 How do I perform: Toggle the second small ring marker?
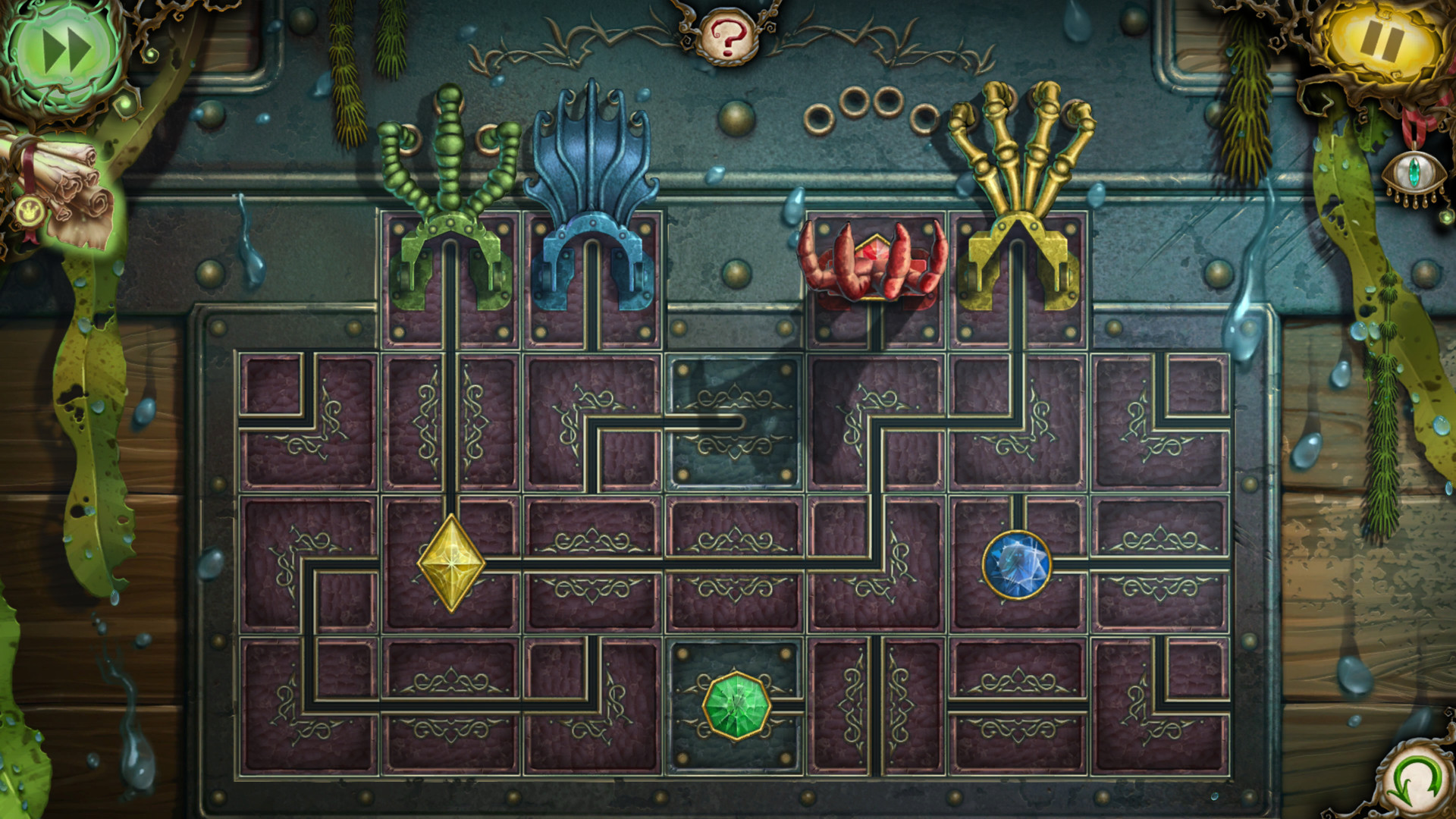[855, 102]
